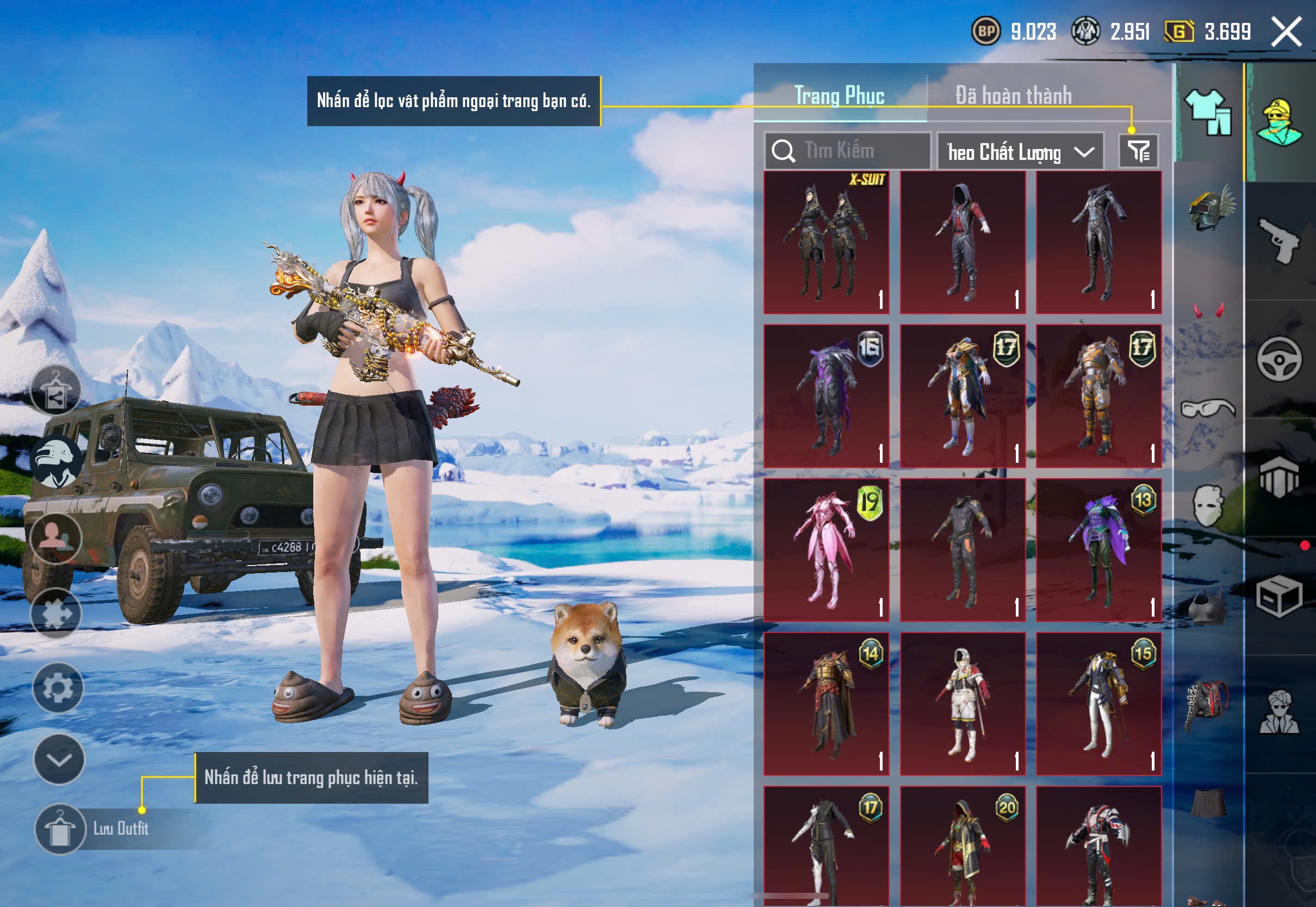Screen dimensions: 1316x907
Task: Close the inventory screen with the X
Action: [x=1286, y=32]
